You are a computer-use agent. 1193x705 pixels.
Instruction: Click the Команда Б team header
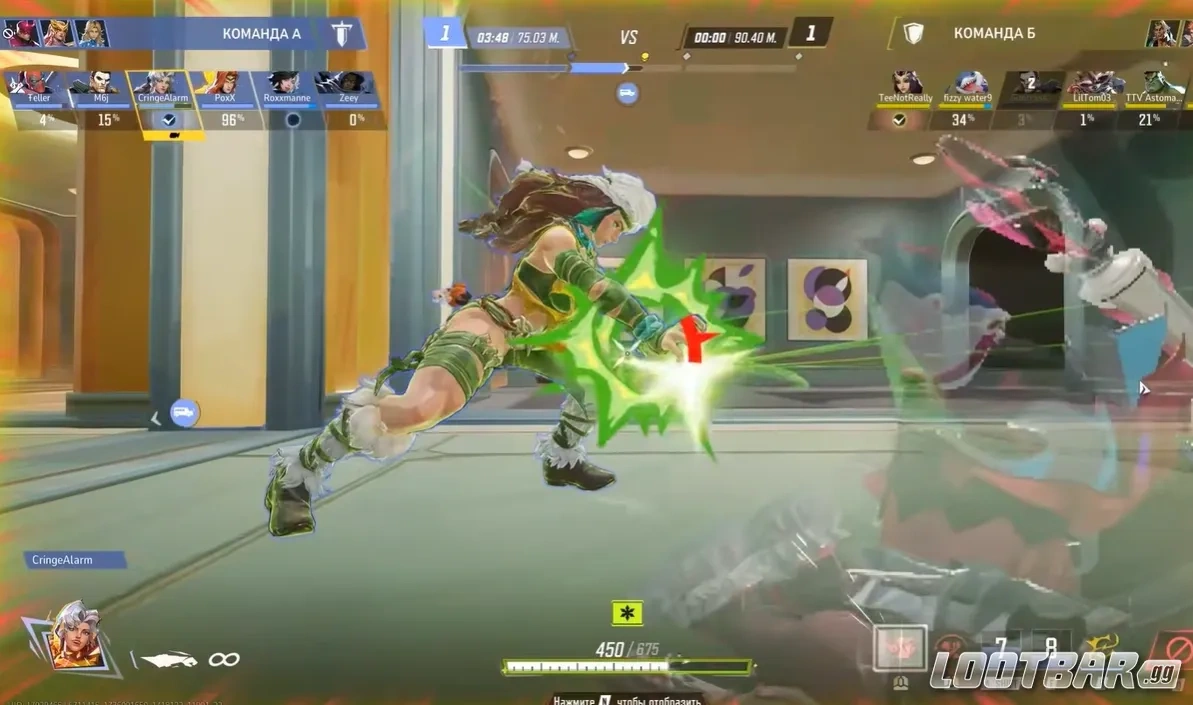point(993,34)
